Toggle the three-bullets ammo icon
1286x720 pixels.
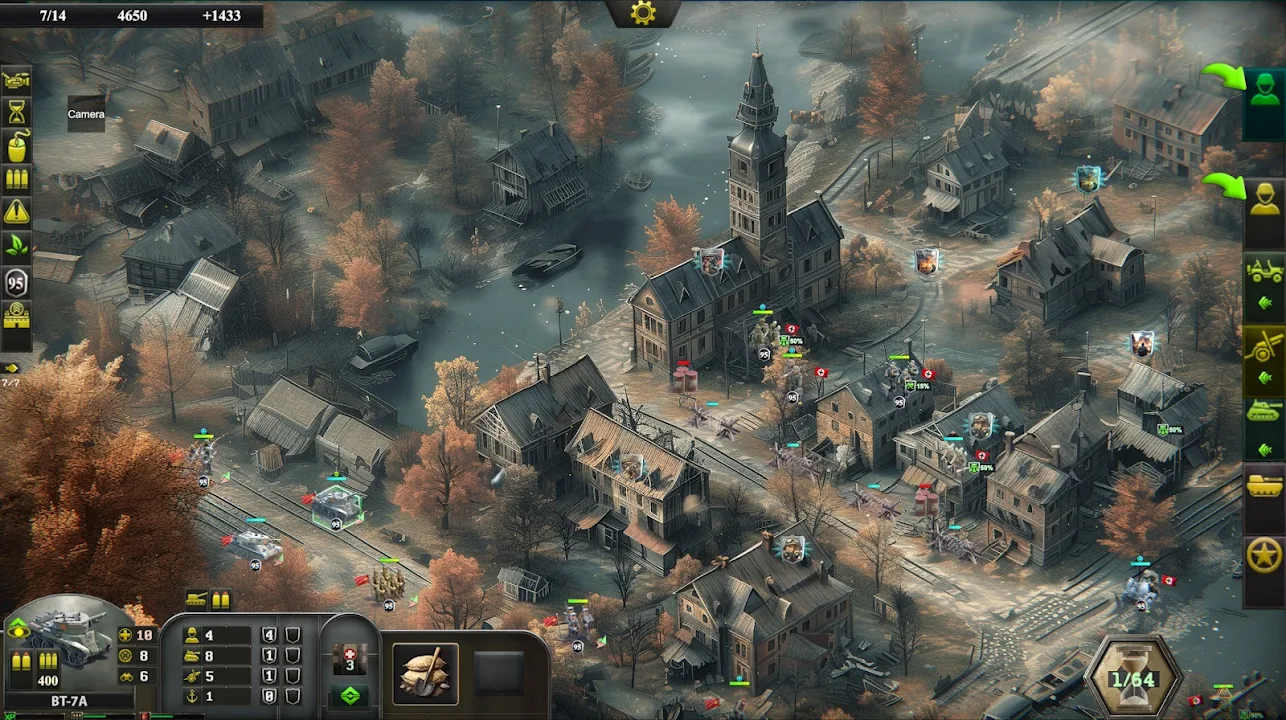(x=17, y=180)
